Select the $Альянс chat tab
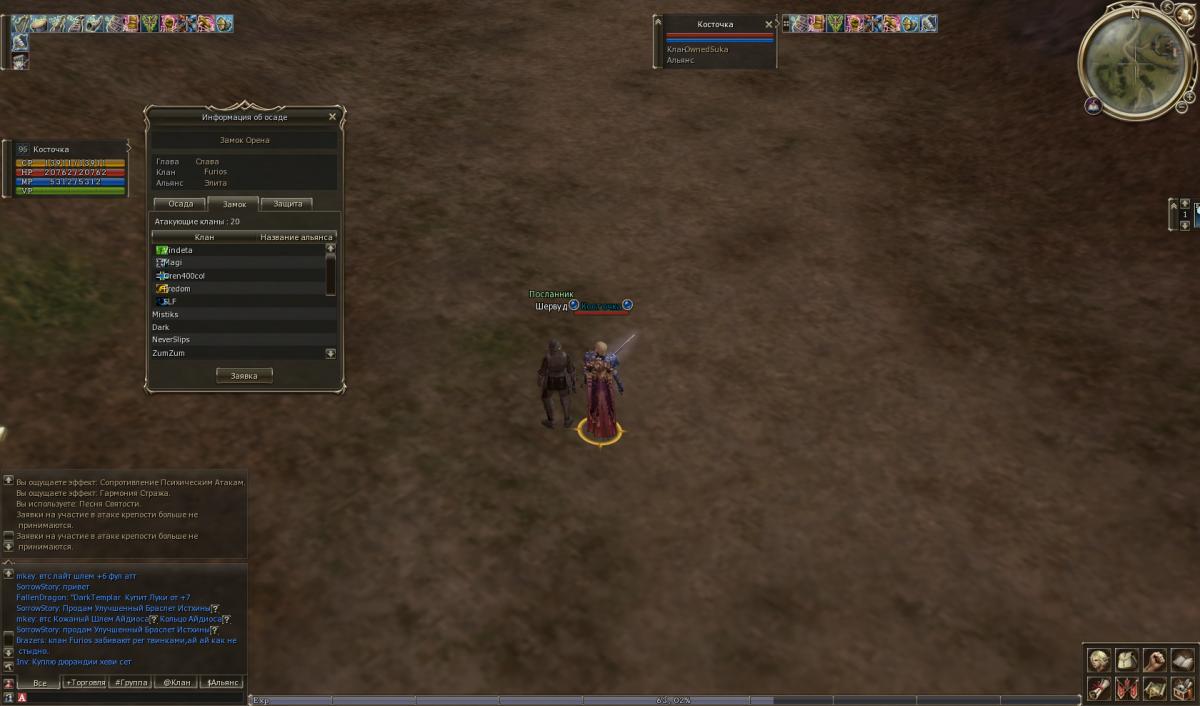The width and height of the screenshot is (1200, 706). coord(223,683)
